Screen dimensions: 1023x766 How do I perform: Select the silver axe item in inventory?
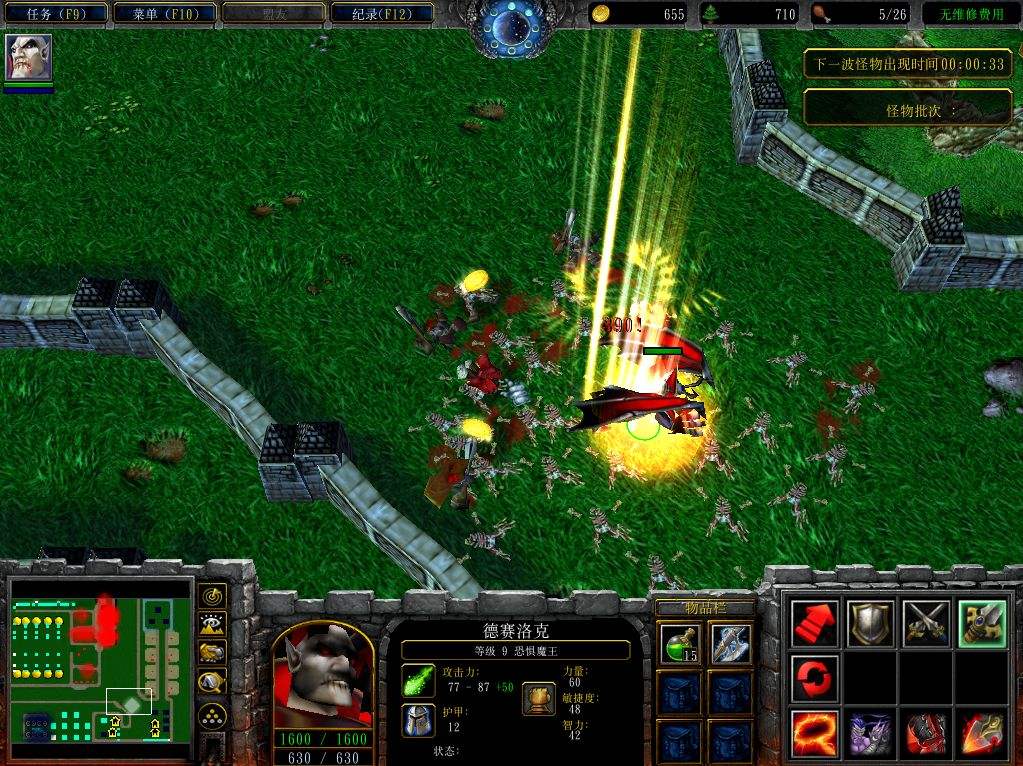click(x=731, y=643)
